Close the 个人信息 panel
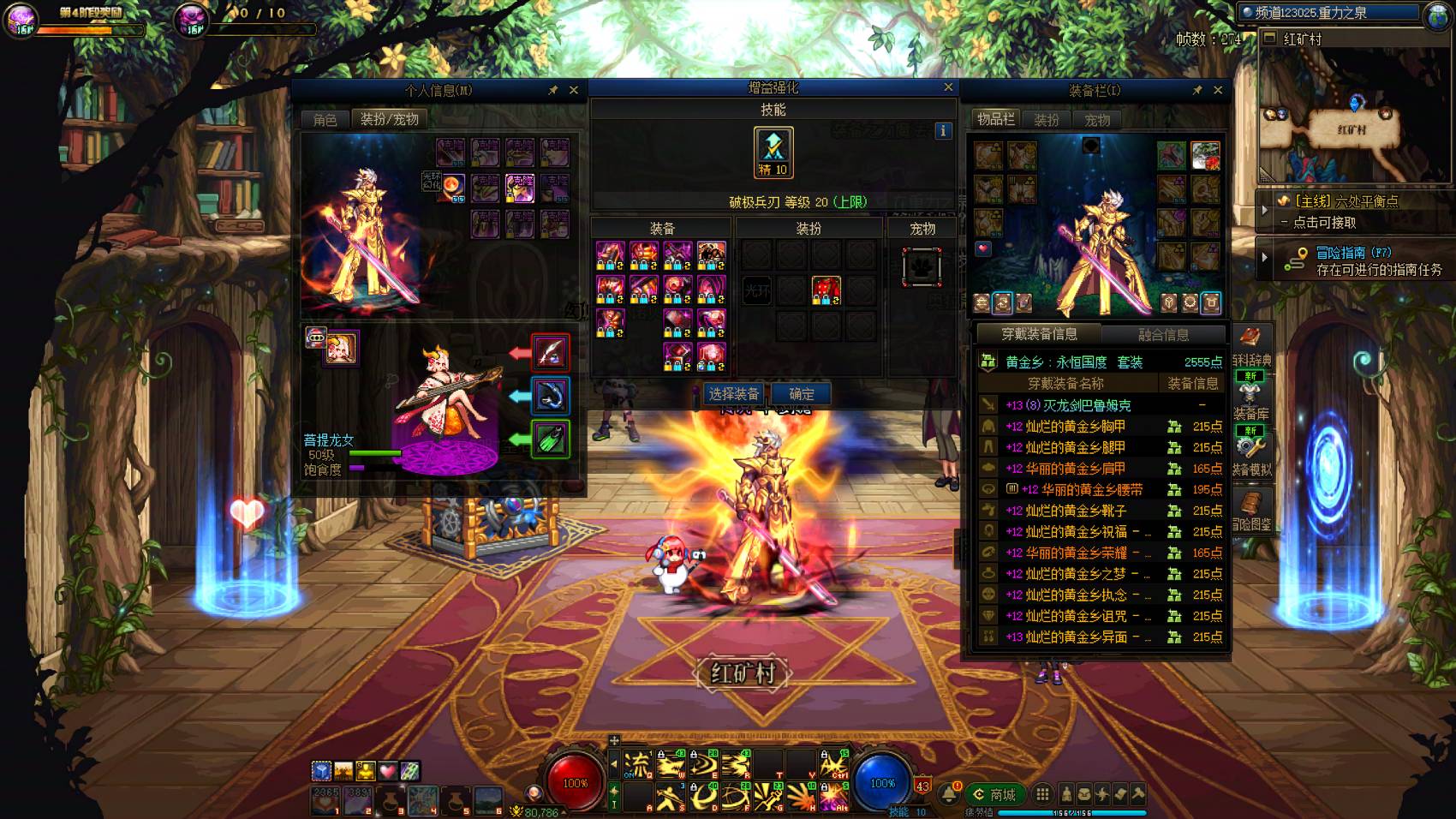1456x819 pixels. pyautogui.click(x=574, y=90)
